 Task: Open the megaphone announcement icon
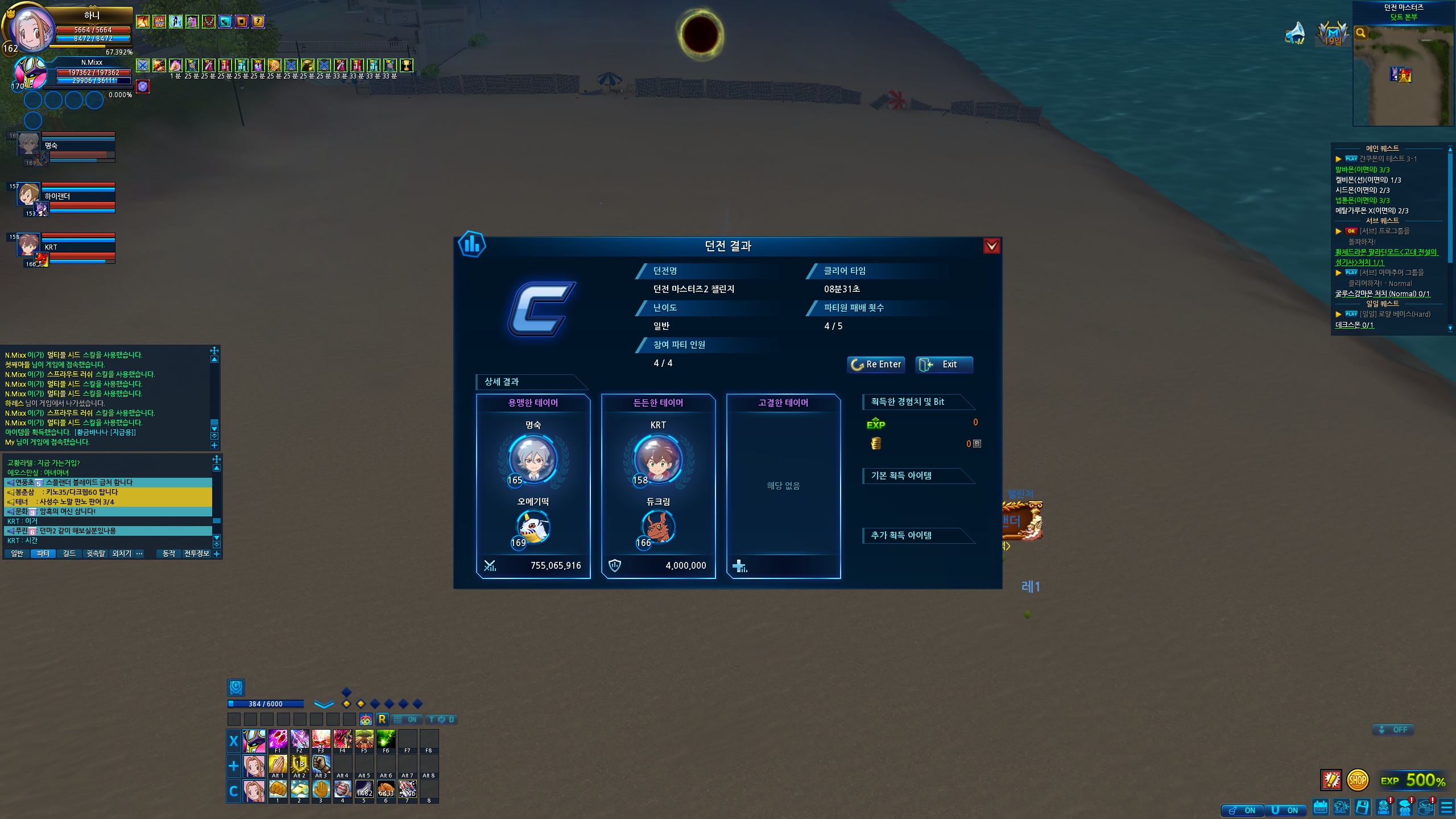tap(1295, 33)
